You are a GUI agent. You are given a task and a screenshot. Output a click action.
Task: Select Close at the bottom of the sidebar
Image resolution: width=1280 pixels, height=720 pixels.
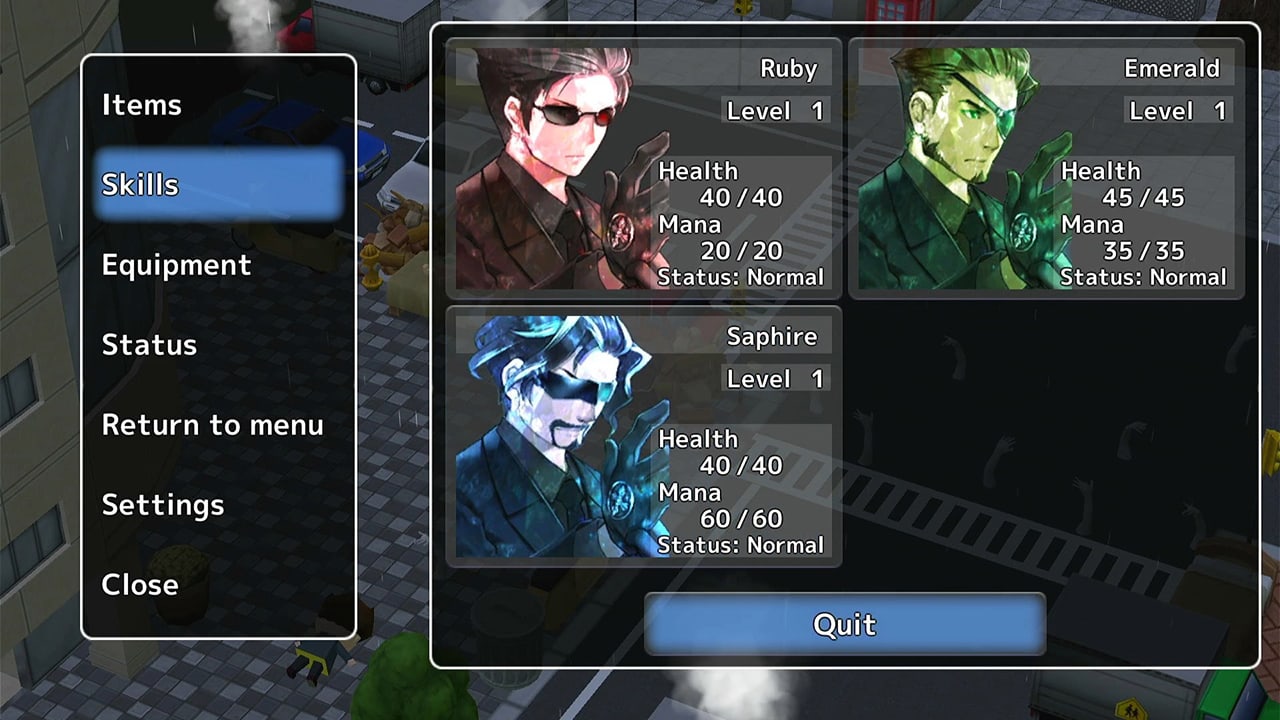(139, 585)
